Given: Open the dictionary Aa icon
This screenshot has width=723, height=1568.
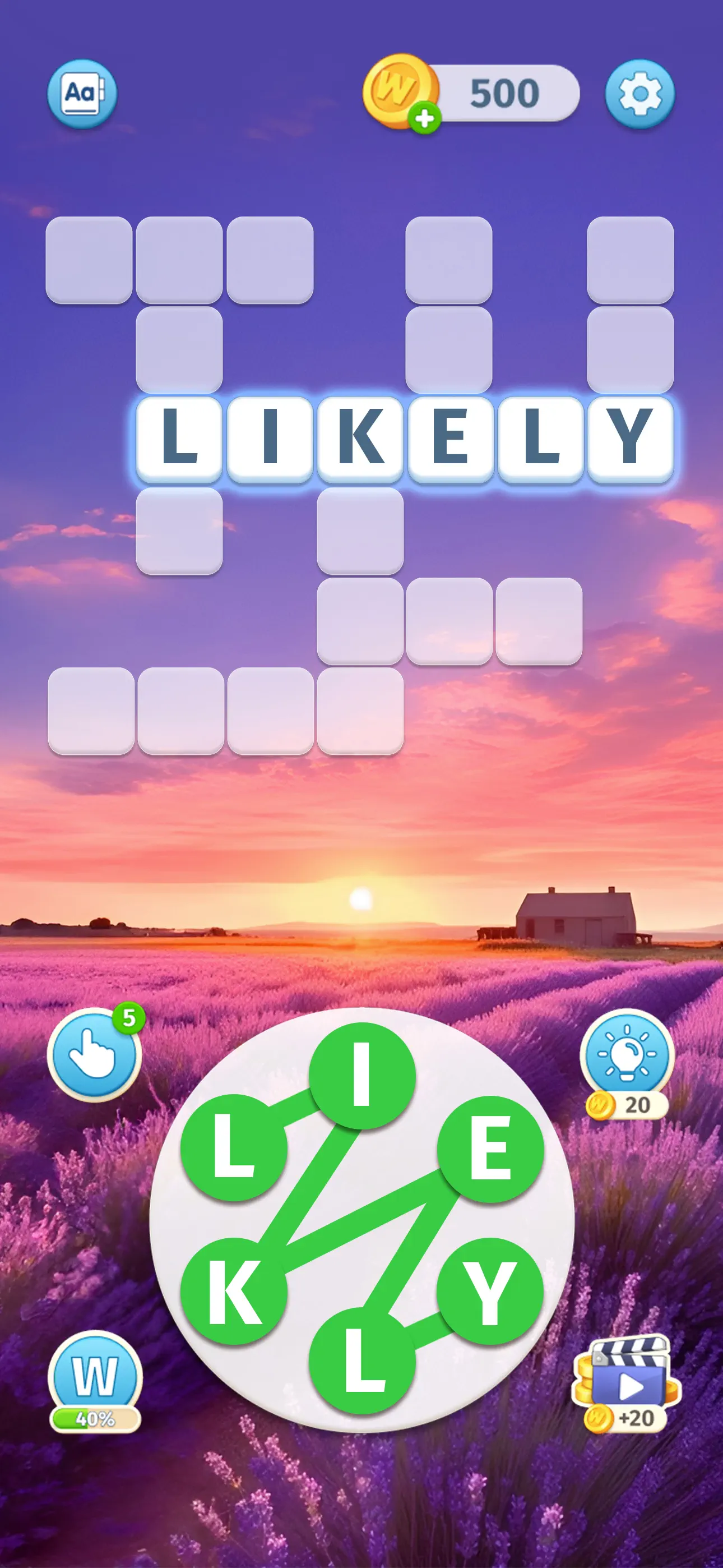Looking at the screenshot, I should pos(84,94).
